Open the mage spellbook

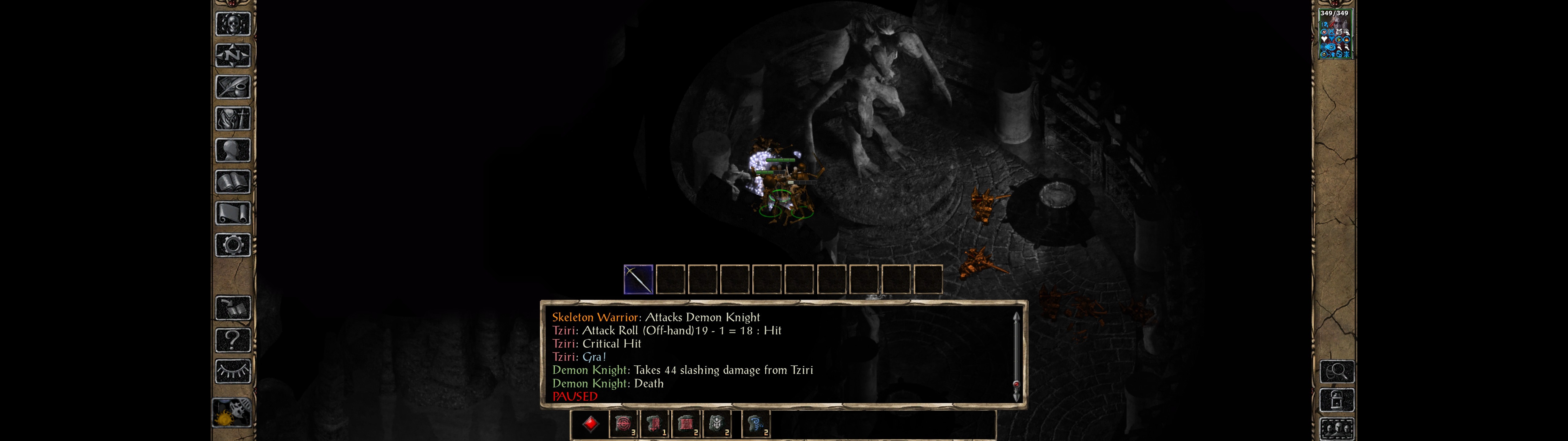(233, 182)
